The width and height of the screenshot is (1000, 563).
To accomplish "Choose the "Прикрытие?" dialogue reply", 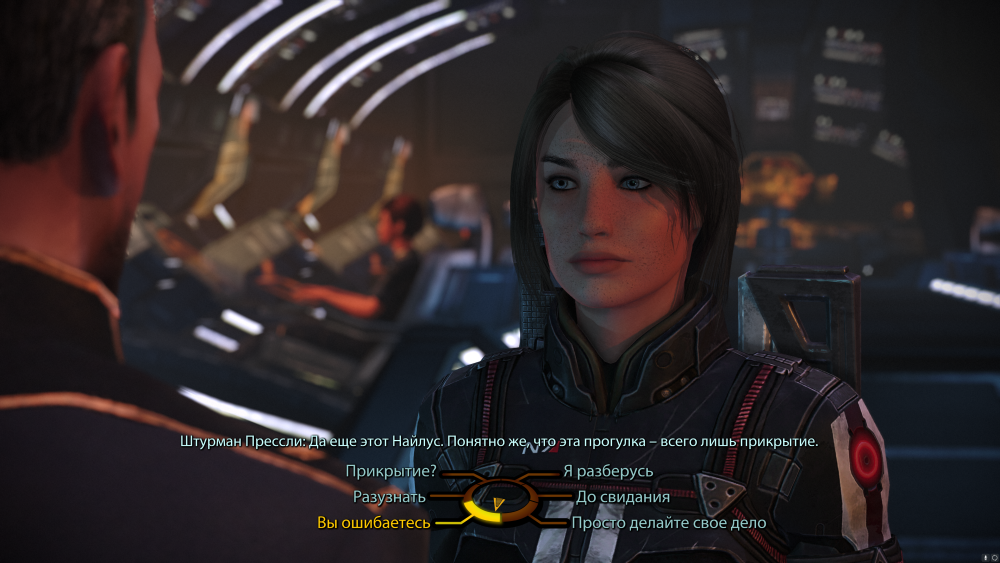I will point(391,471).
